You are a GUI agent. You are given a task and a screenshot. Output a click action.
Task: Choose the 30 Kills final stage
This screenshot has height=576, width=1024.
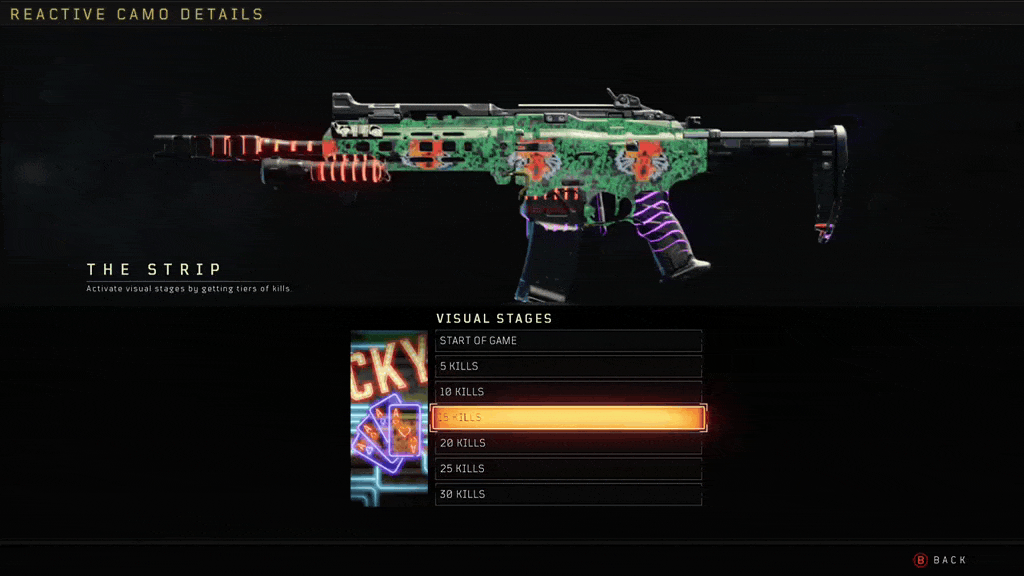point(568,494)
